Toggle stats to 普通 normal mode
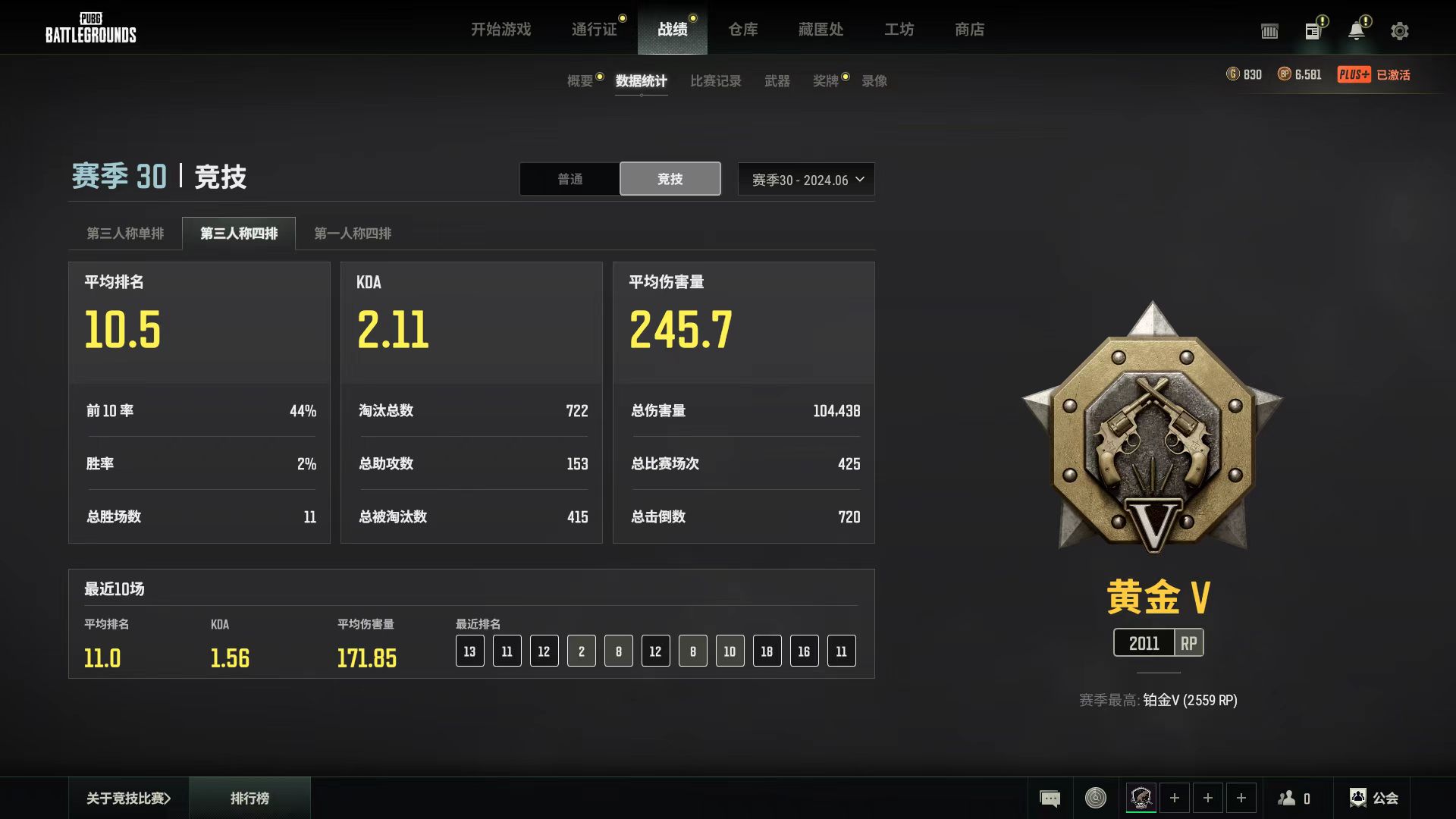 (570, 179)
